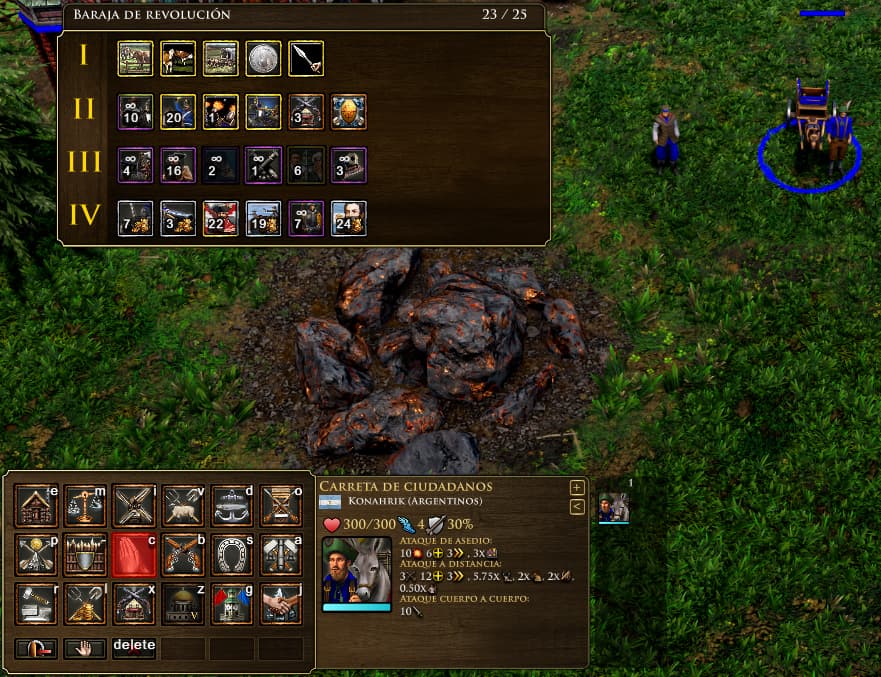Select the citizen wagon group portrait

(613, 507)
